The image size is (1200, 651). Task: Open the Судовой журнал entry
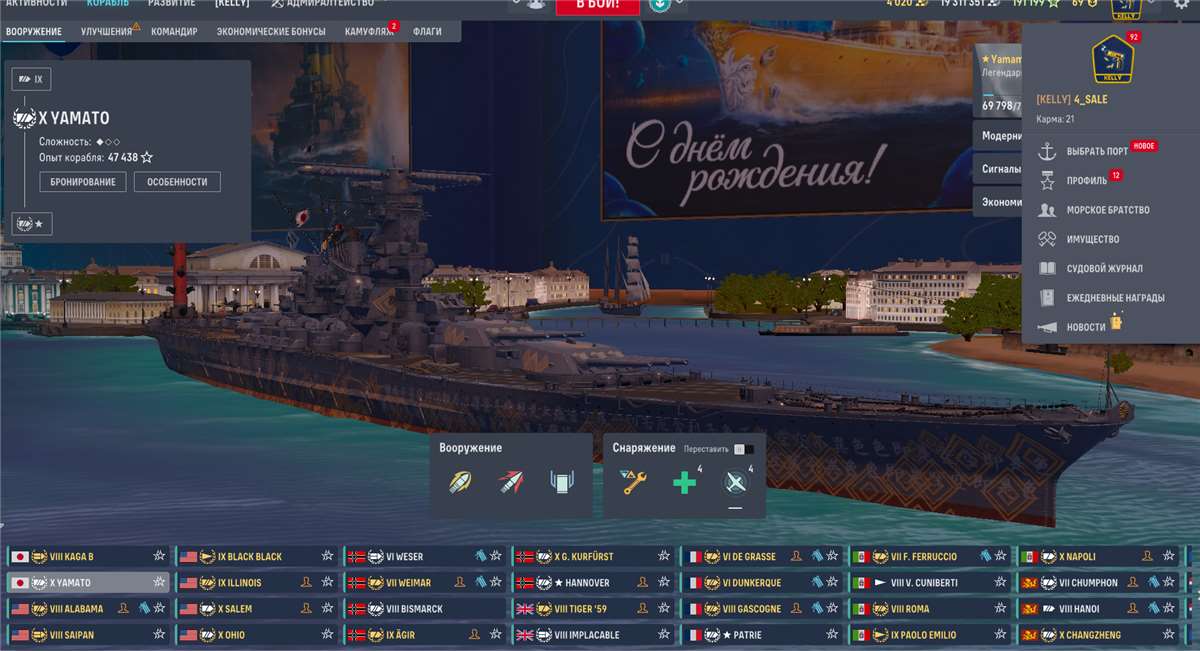pyautogui.click(x=1090, y=269)
